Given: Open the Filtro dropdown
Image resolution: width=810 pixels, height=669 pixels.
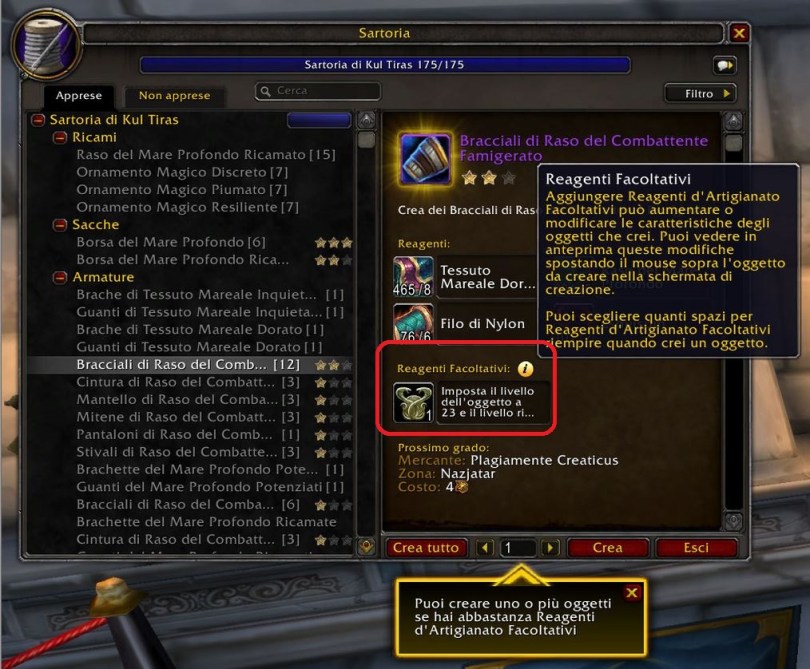Looking at the screenshot, I should pos(700,93).
